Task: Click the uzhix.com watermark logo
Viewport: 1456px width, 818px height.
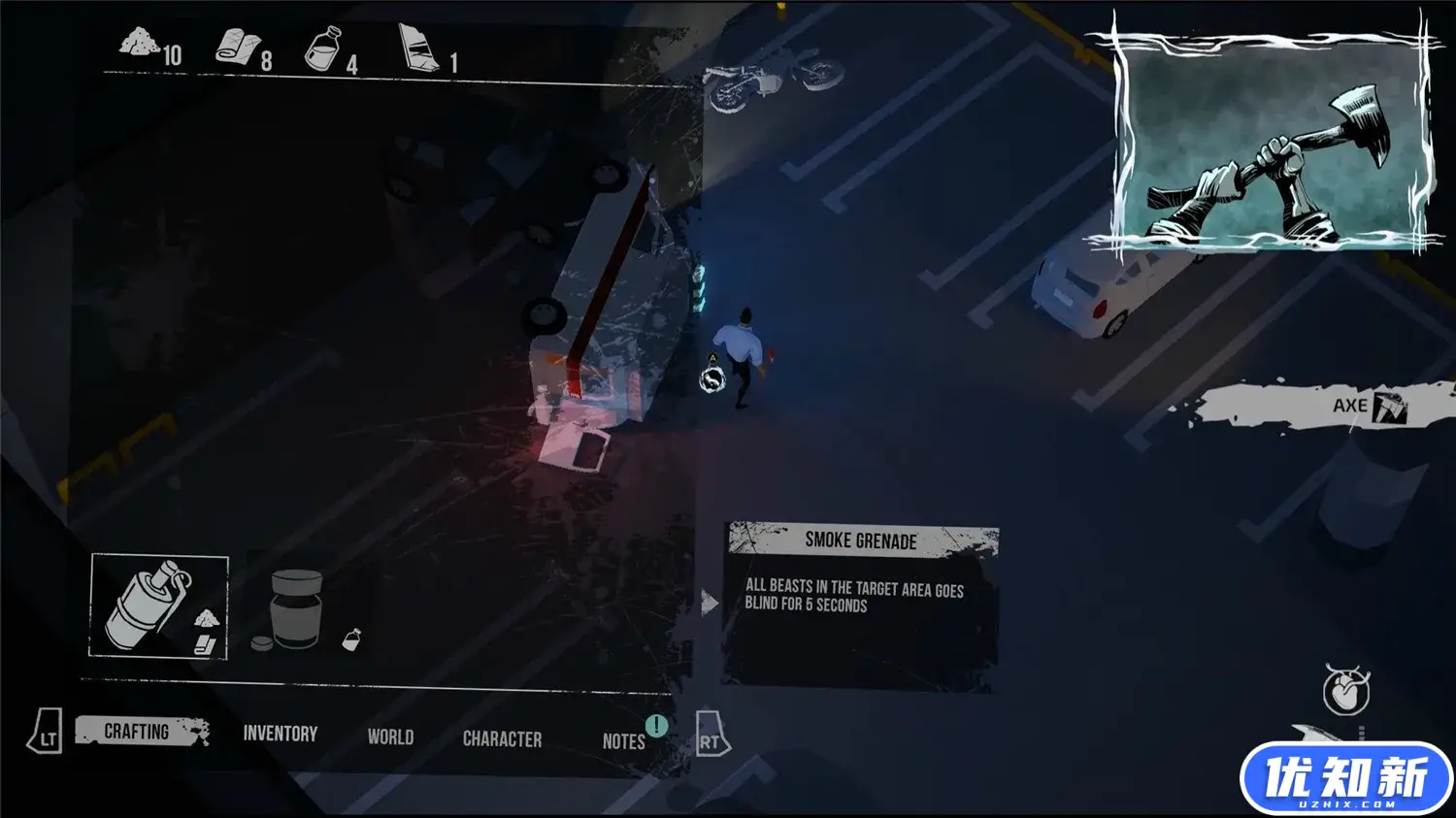Action: click(x=1346, y=779)
